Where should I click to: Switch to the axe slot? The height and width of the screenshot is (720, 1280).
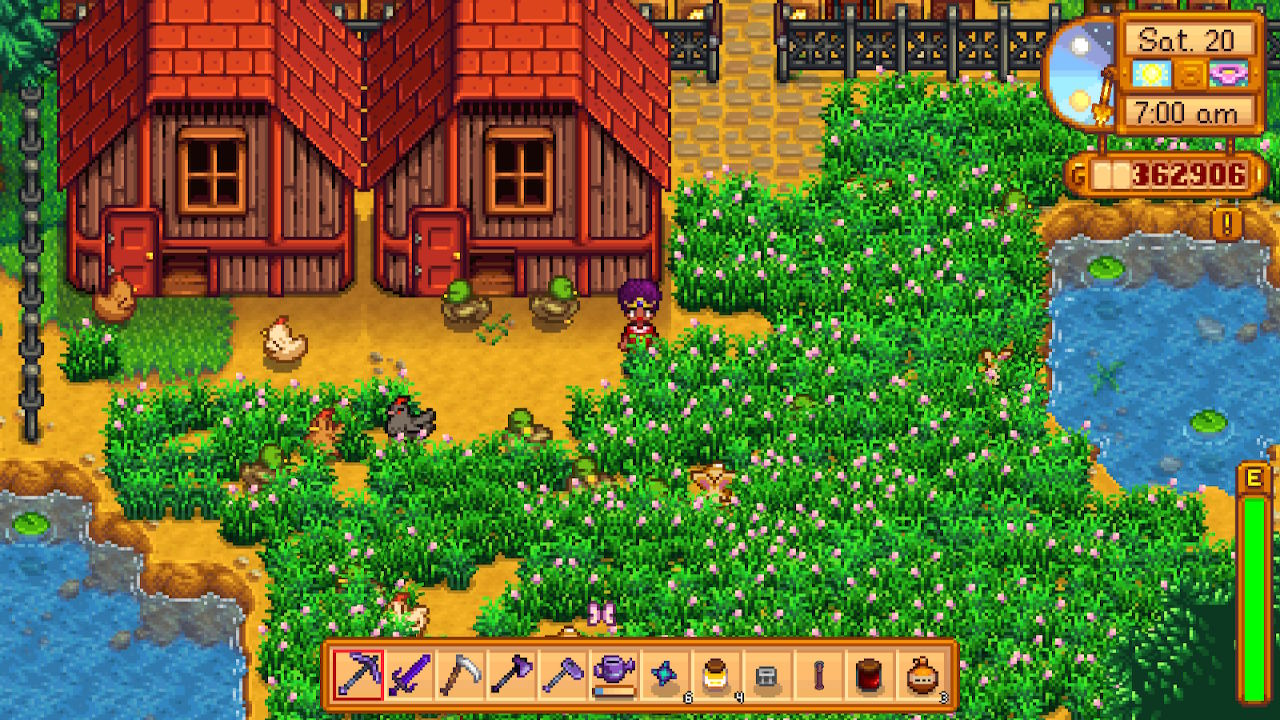coord(511,675)
